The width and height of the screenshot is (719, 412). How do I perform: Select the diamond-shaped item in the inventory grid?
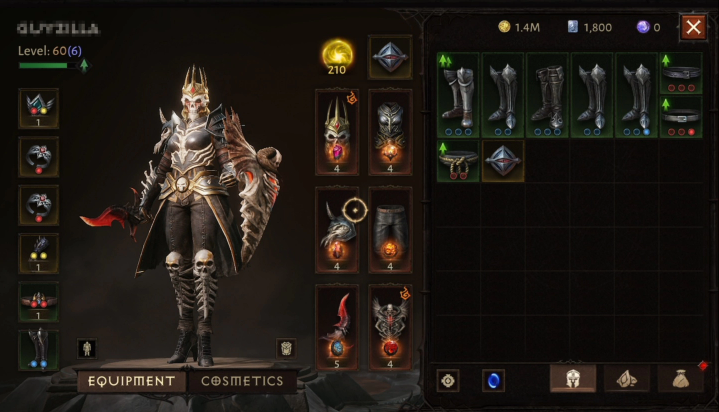503,160
